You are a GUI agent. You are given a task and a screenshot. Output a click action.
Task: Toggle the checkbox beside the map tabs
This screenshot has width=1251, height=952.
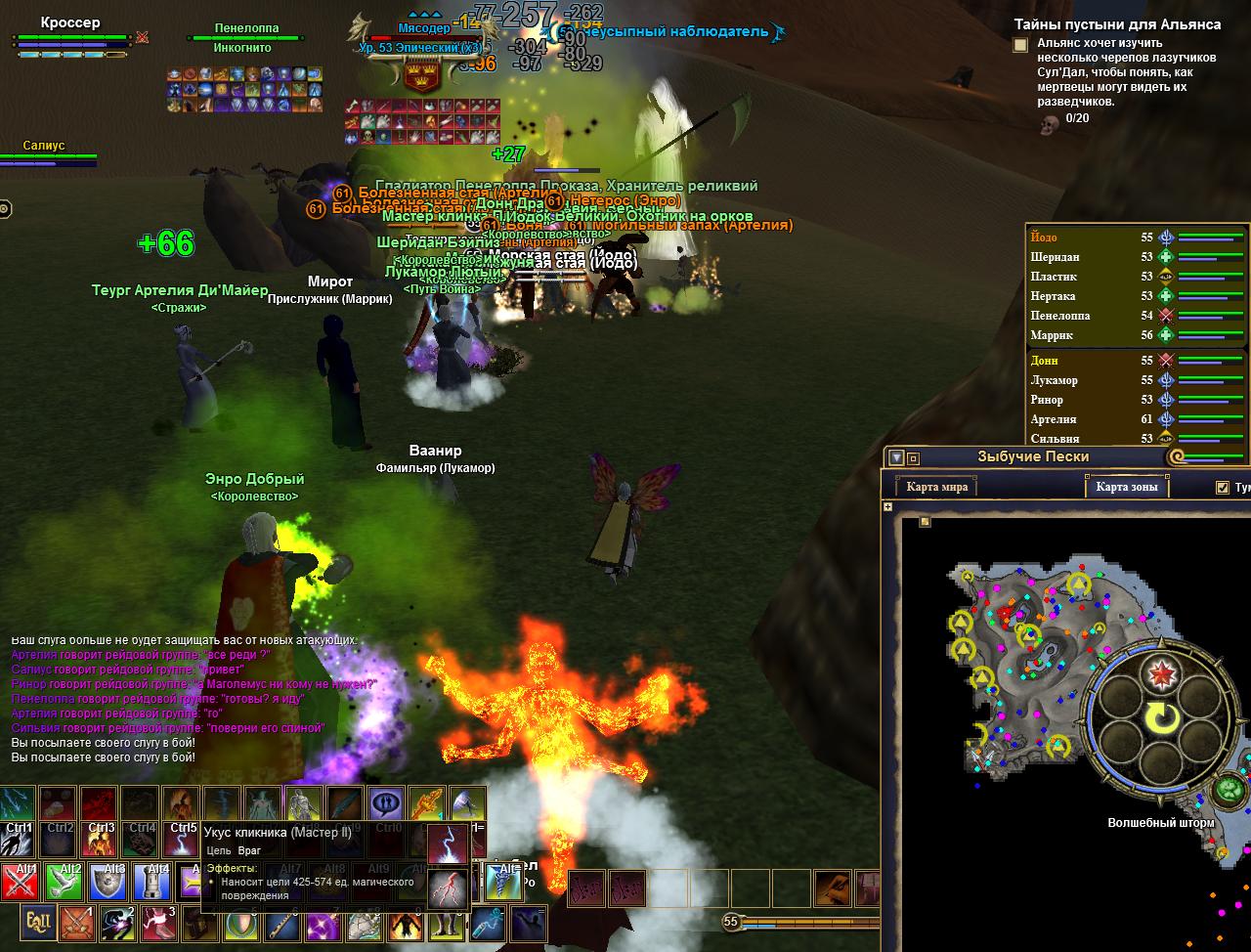tap(1222, 488)
